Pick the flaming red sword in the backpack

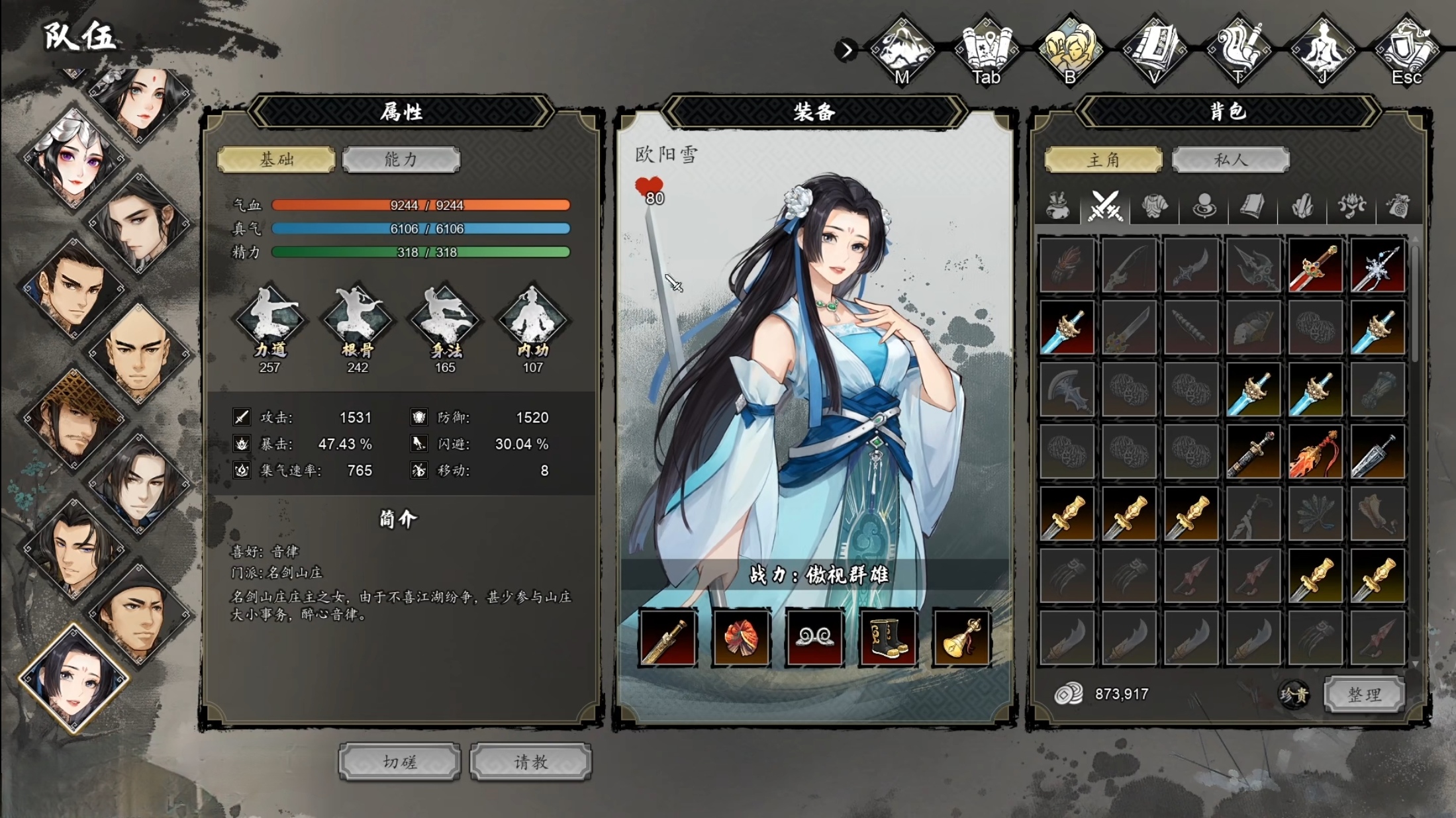click(x=1315, y=452)
